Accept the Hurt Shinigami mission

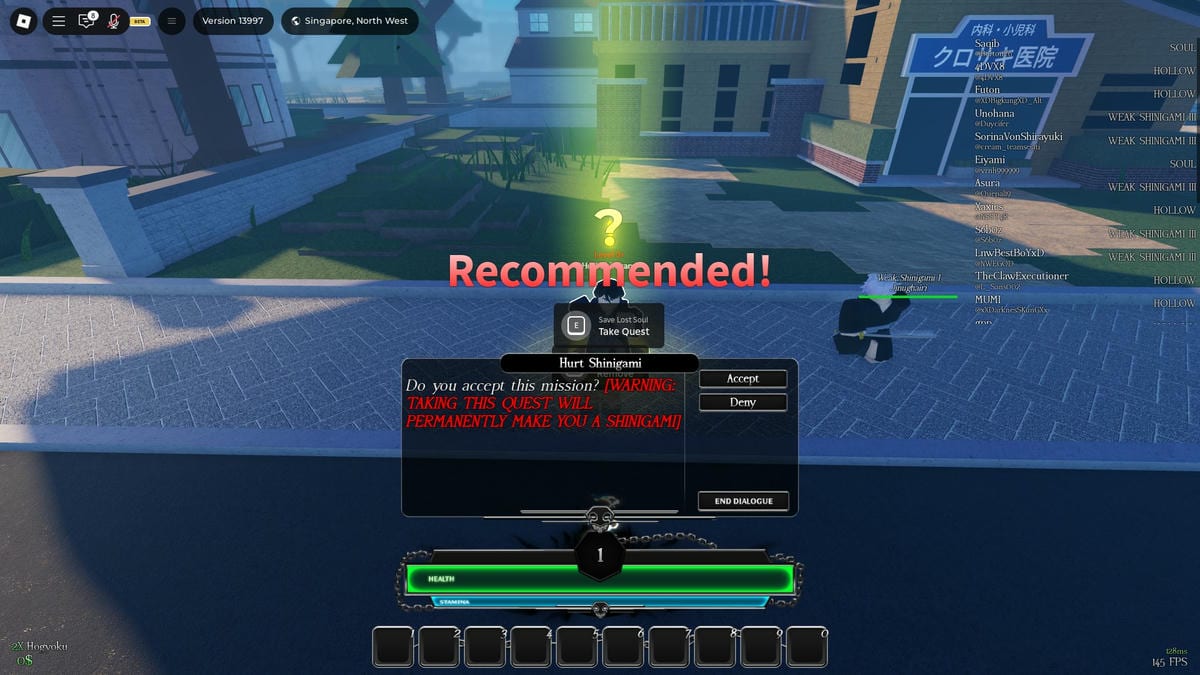click(x=743, y=379)
